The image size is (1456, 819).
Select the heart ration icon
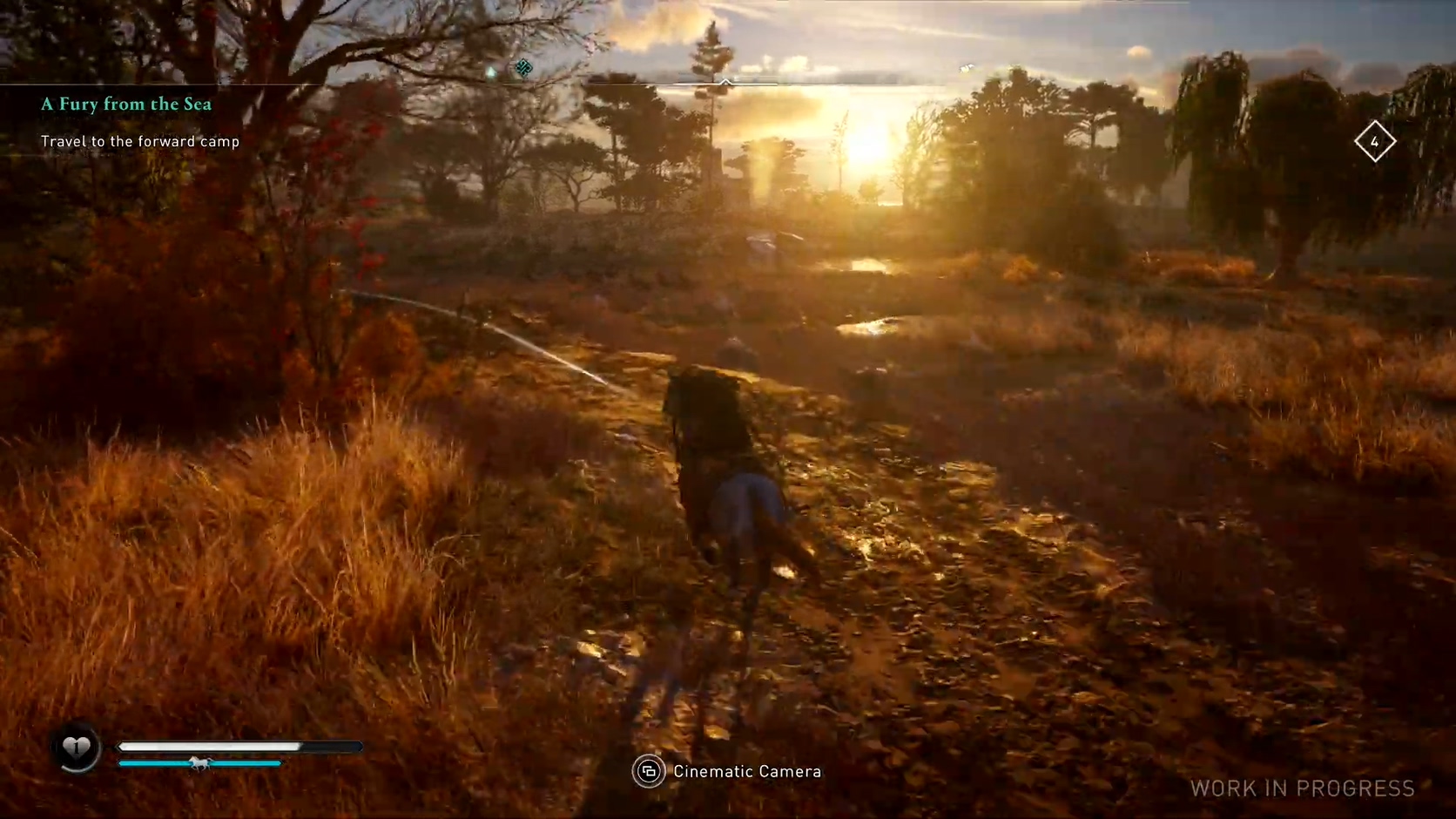(77, 747)
